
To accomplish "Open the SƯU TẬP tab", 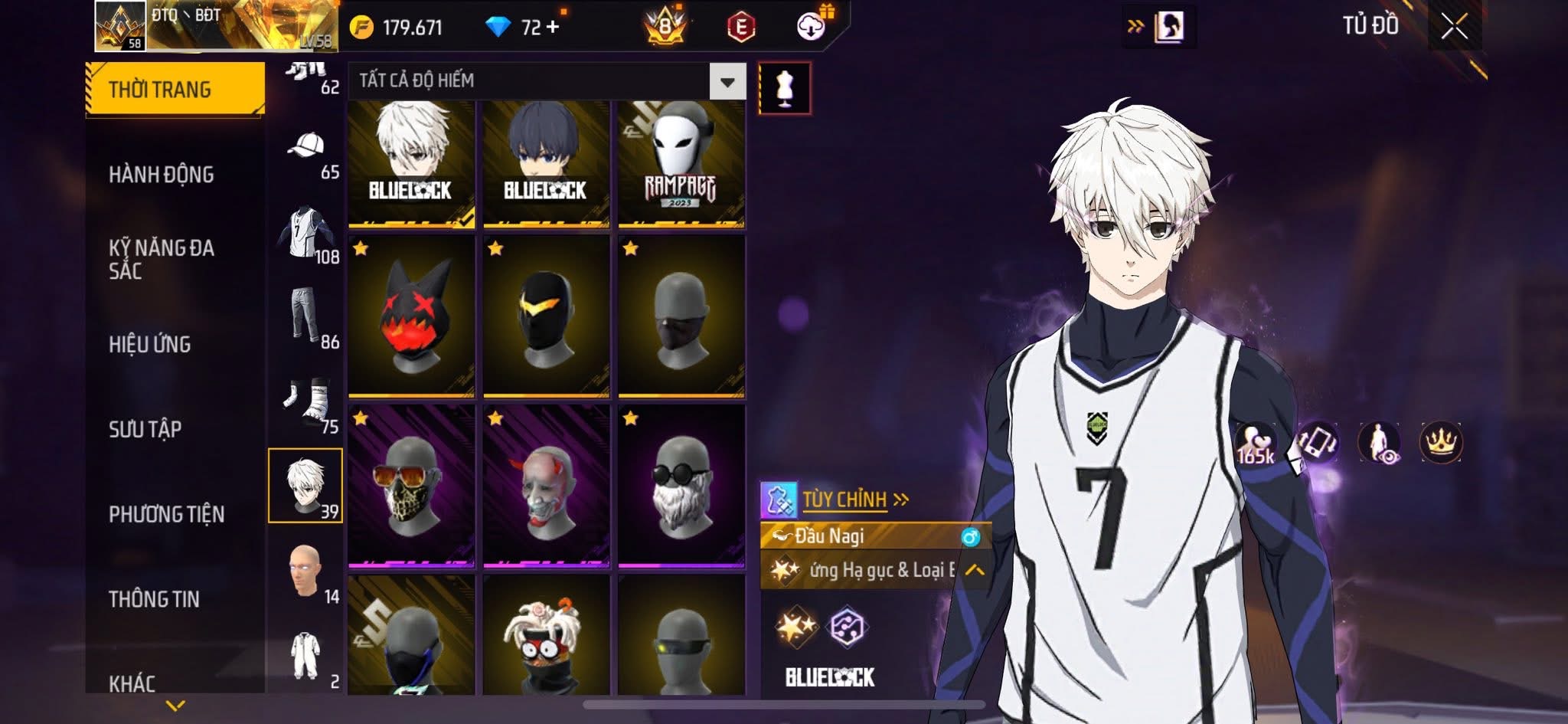I will 145,429.
